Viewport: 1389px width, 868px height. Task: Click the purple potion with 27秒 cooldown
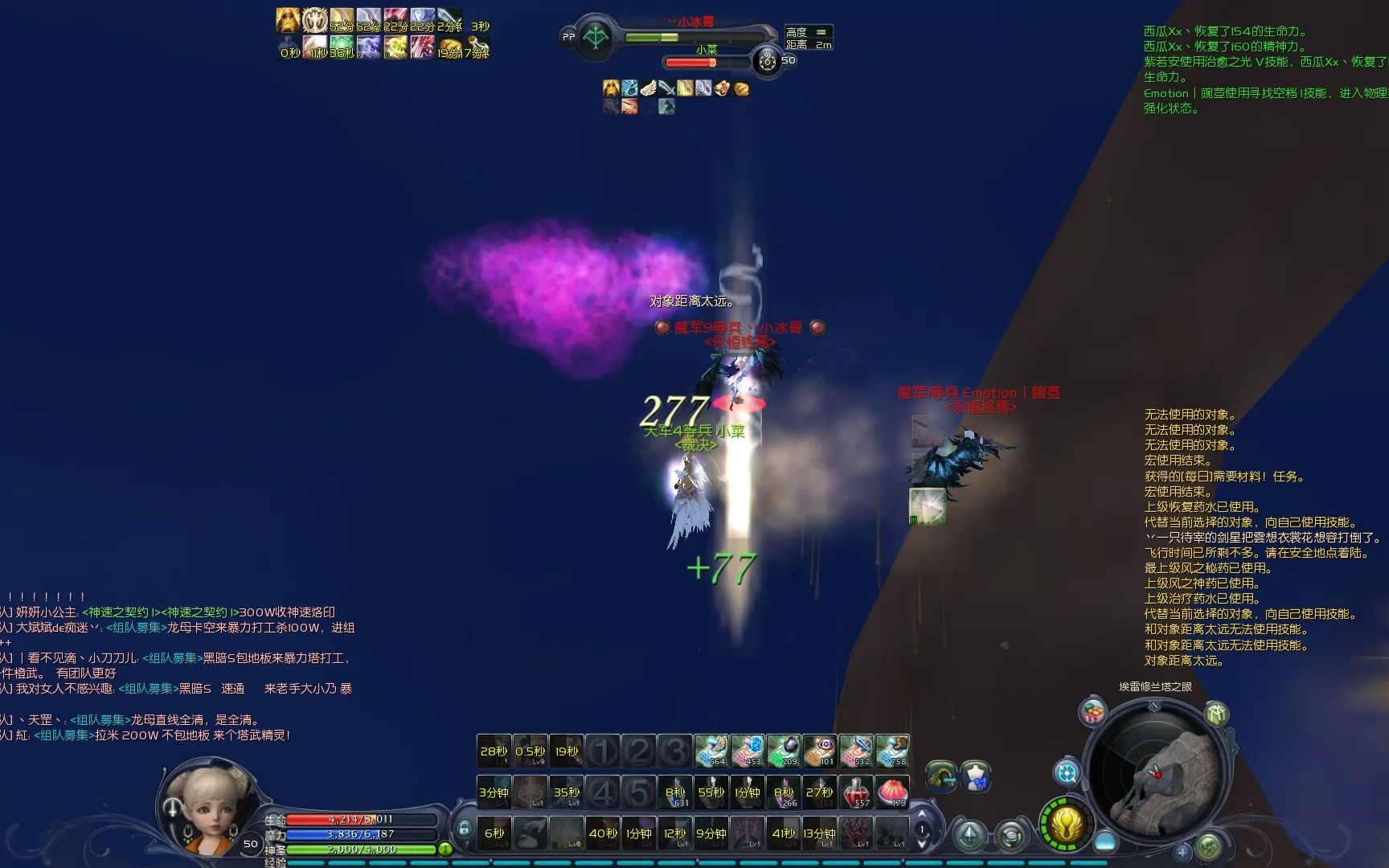[x=818, y=791]
